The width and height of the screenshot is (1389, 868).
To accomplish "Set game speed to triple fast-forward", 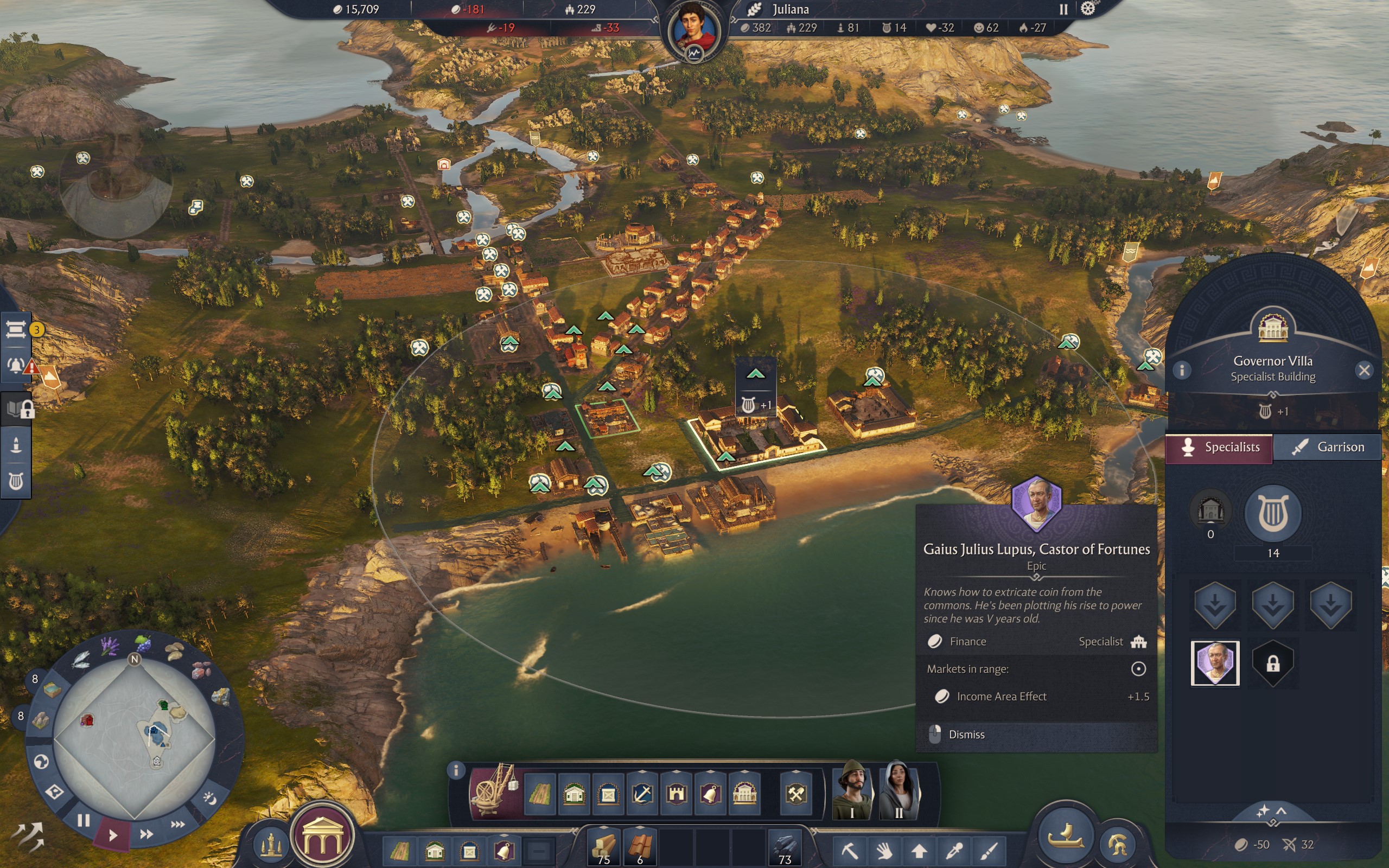I will point(177,825).
